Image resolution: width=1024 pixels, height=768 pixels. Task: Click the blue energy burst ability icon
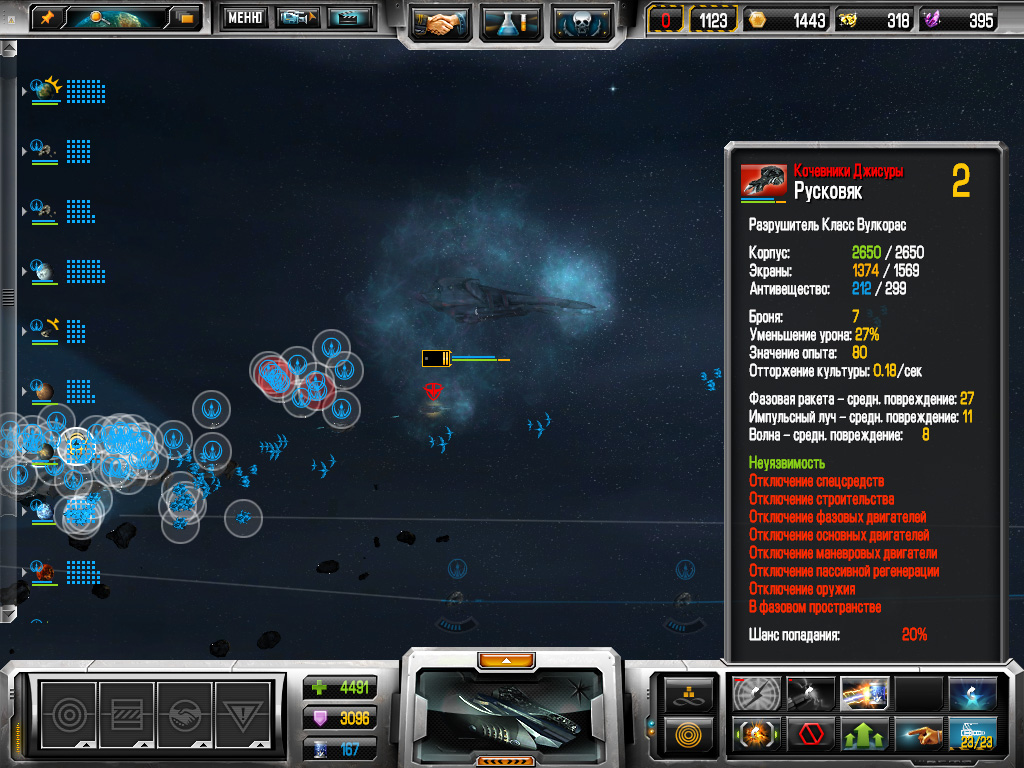[x=973, y=693]
